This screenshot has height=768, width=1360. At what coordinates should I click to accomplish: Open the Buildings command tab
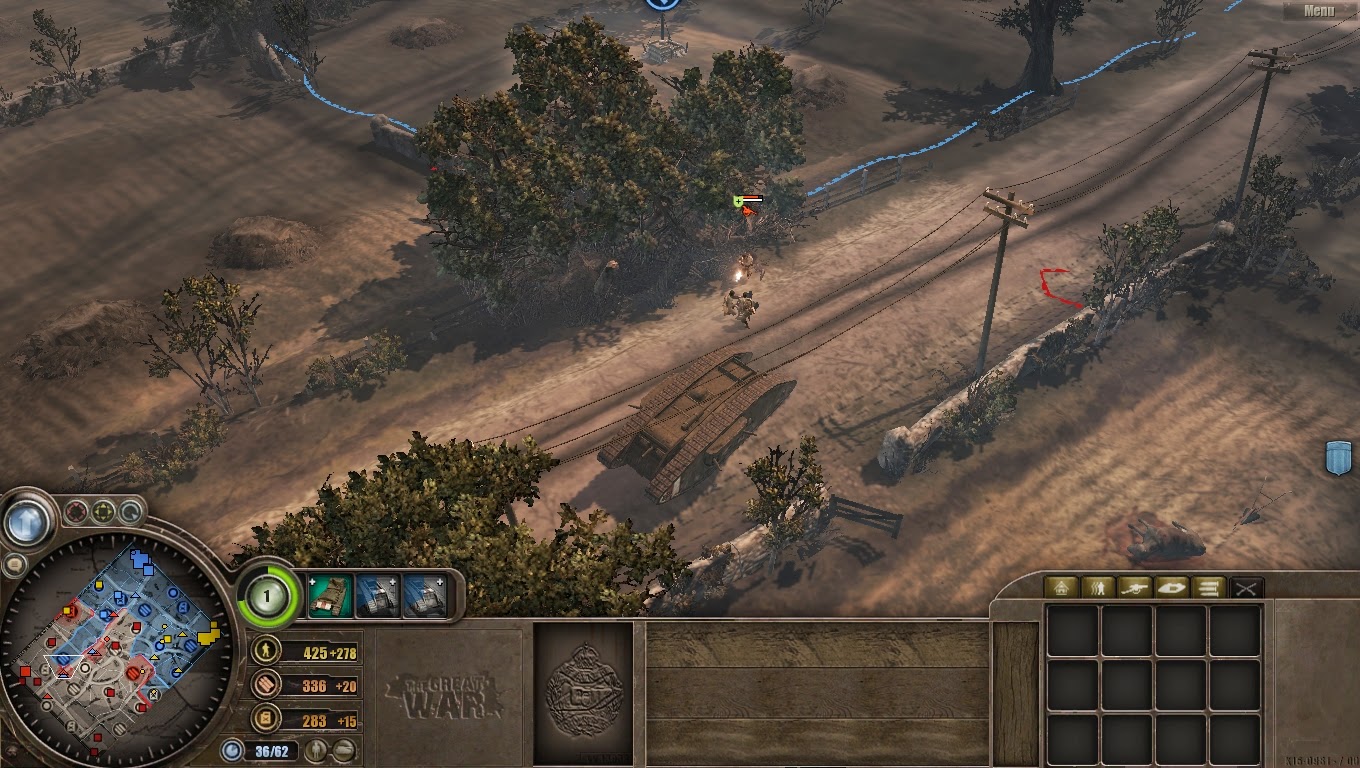click(1060, 588)
